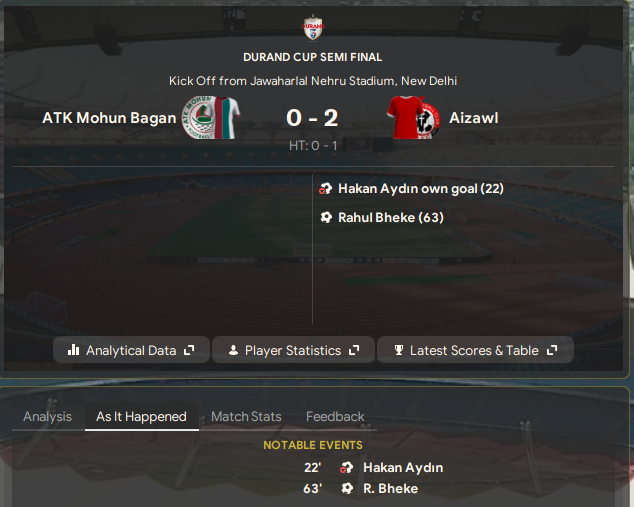Viewport: 634px width, 507px height.
Task: Open the Aizawl team page
Action: tap(474, 118)
